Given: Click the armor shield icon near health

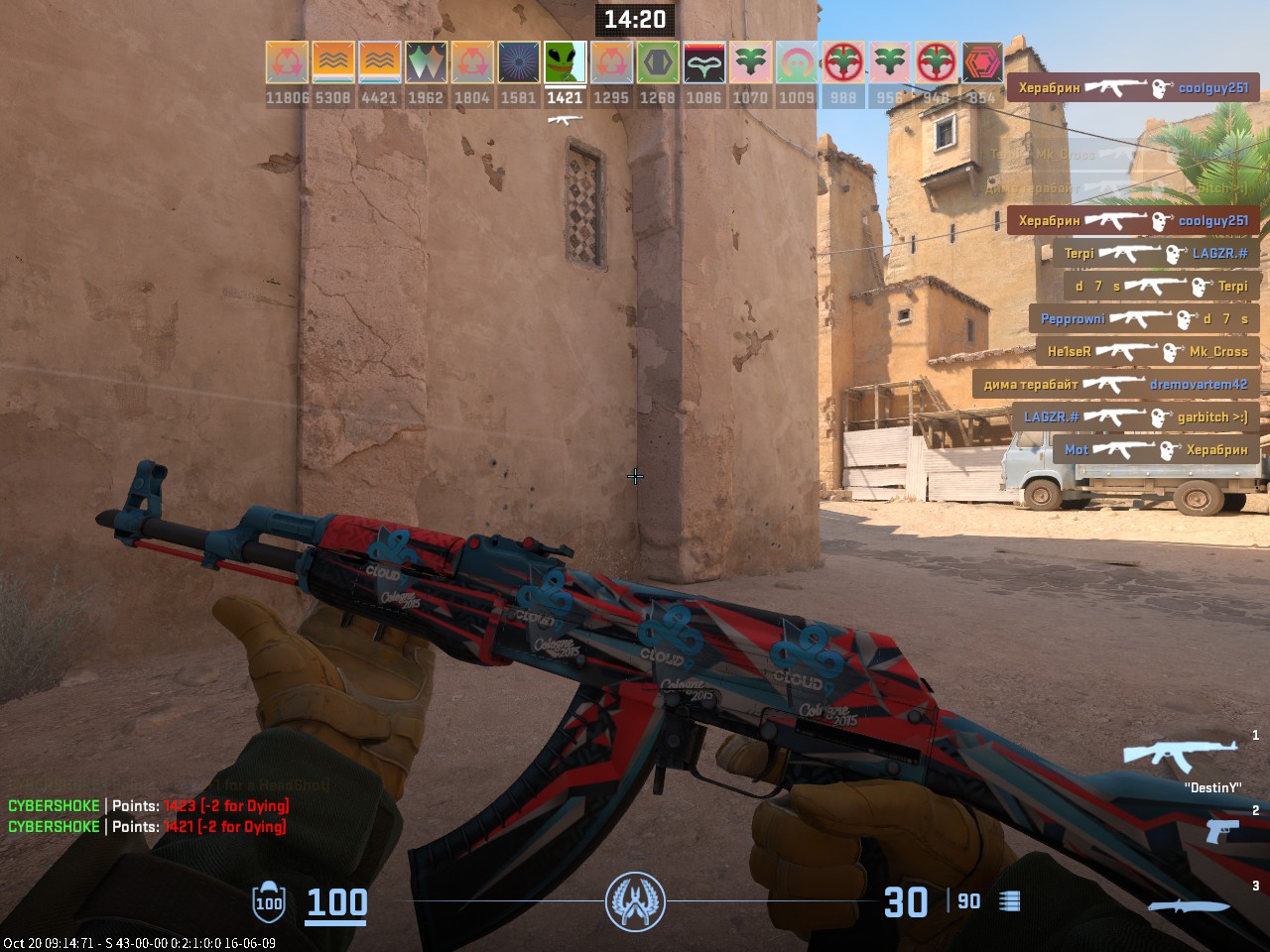Looking at the screenshot, I should pyautogui.click(x=267, y=903).
